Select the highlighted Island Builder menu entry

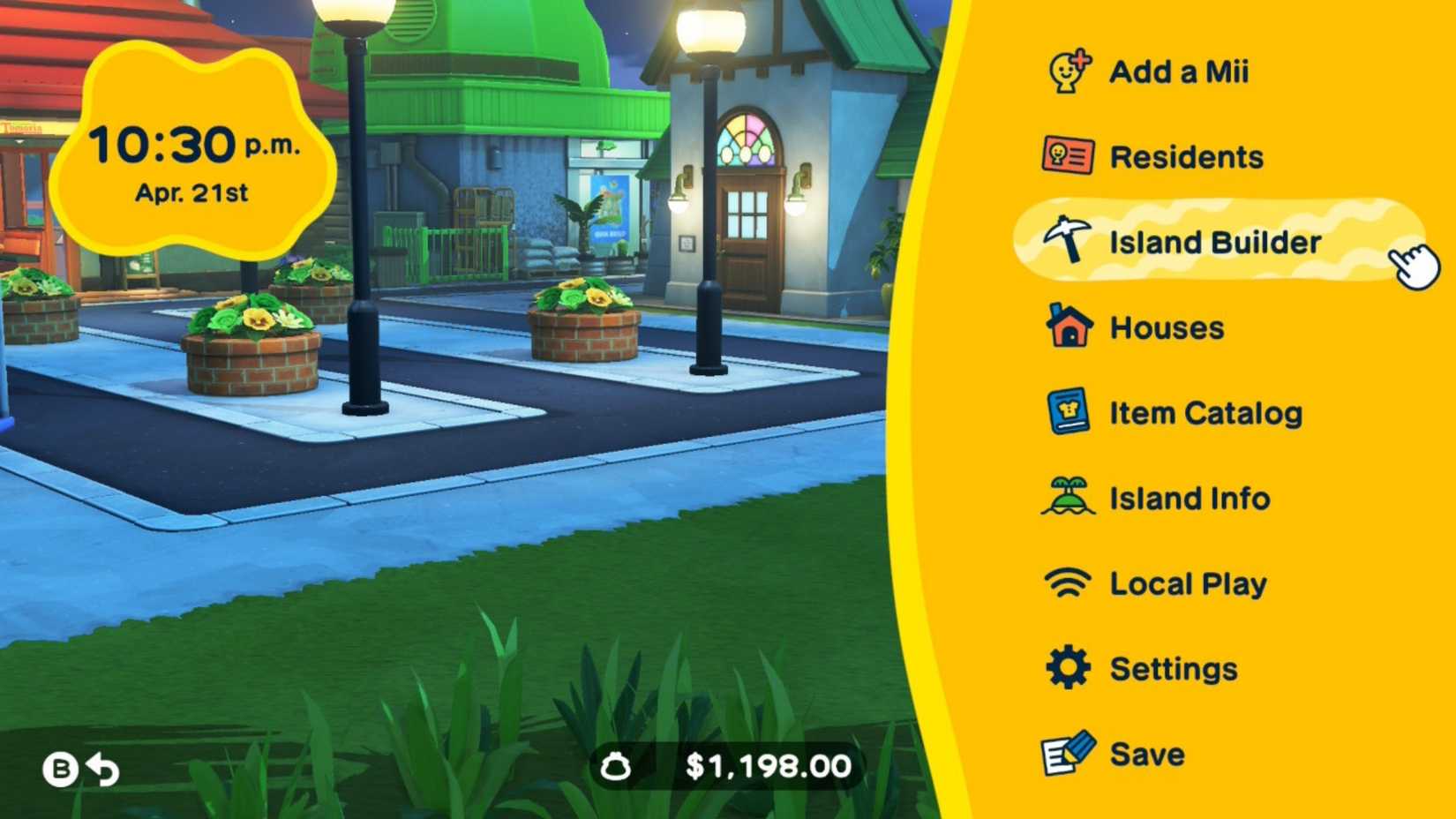pos(1214,242)
